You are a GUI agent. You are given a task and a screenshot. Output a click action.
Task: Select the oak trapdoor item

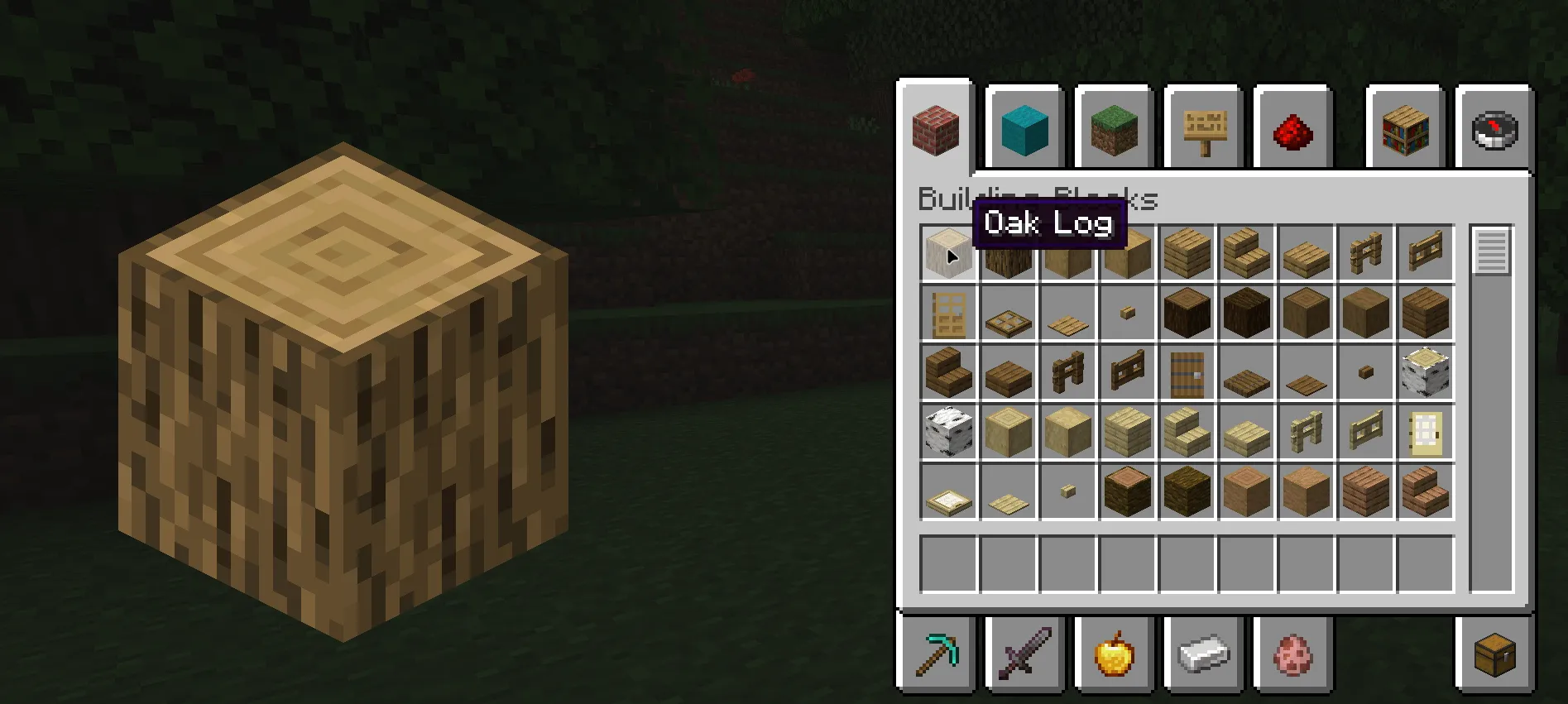point(1008,314)
